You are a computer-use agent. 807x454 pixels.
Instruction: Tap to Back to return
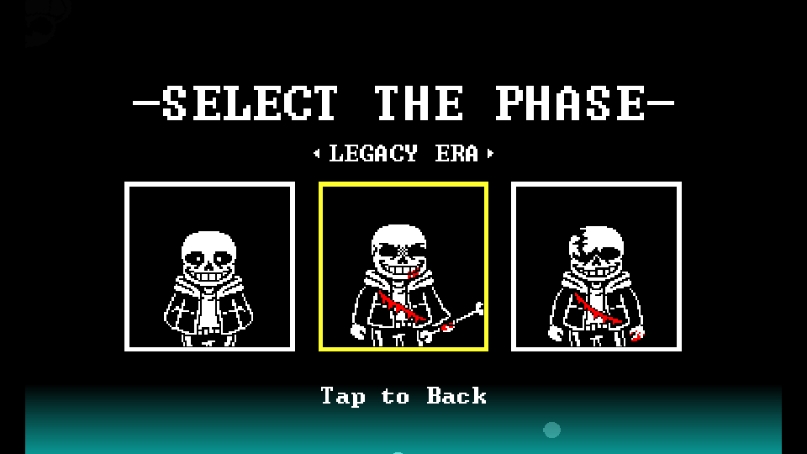403,396
